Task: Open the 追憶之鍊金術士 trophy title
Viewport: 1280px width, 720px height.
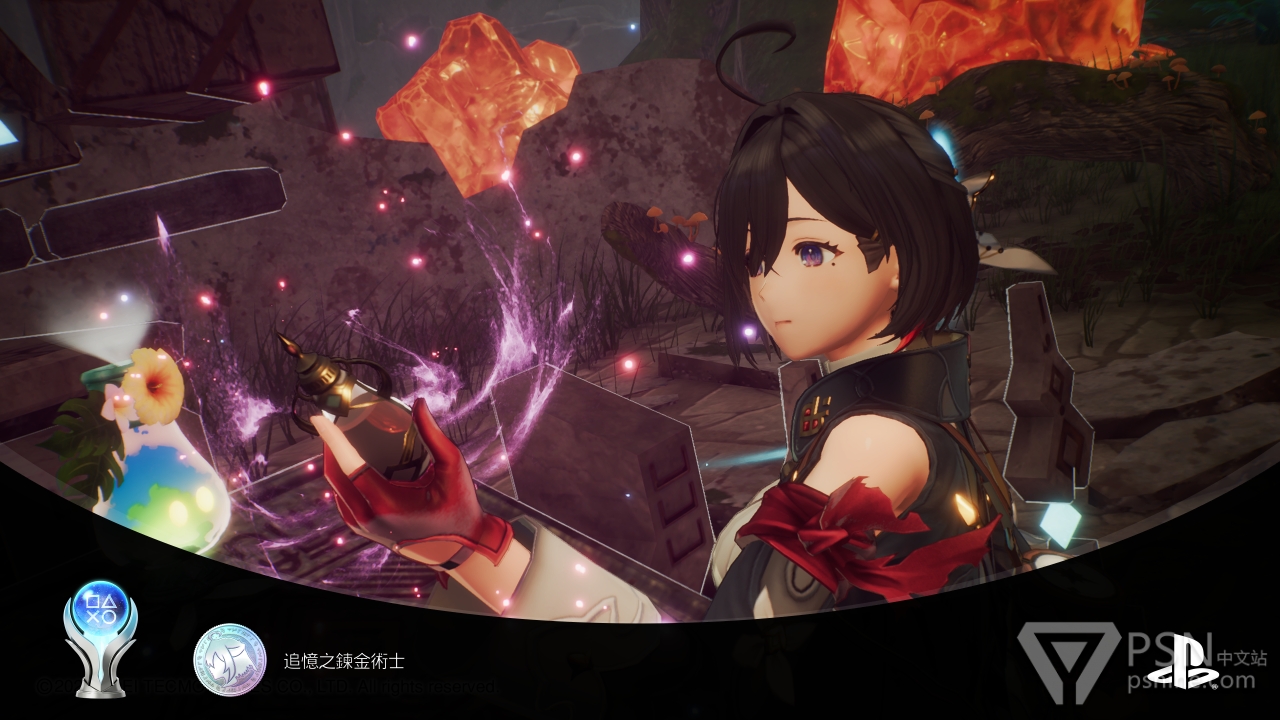Action: 344,661
